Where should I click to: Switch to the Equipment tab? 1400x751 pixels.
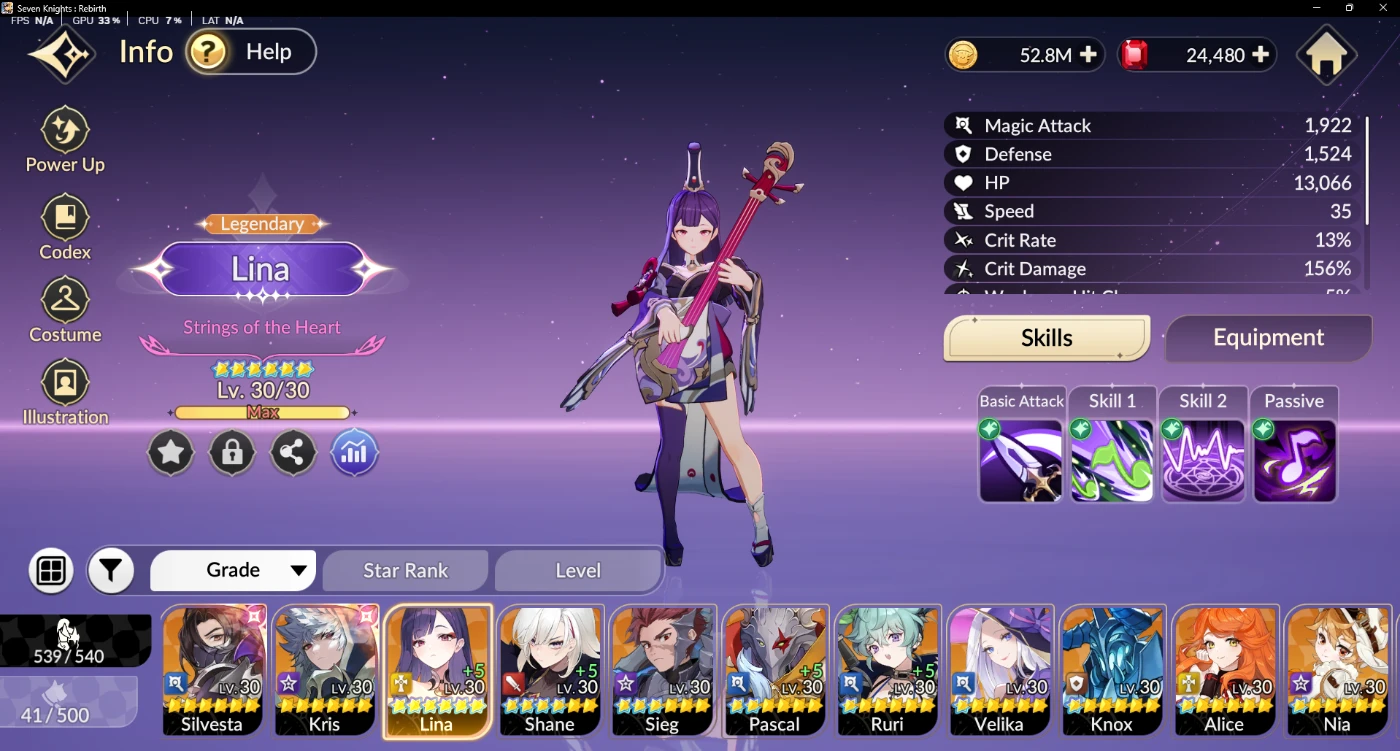coord(1268,338)
